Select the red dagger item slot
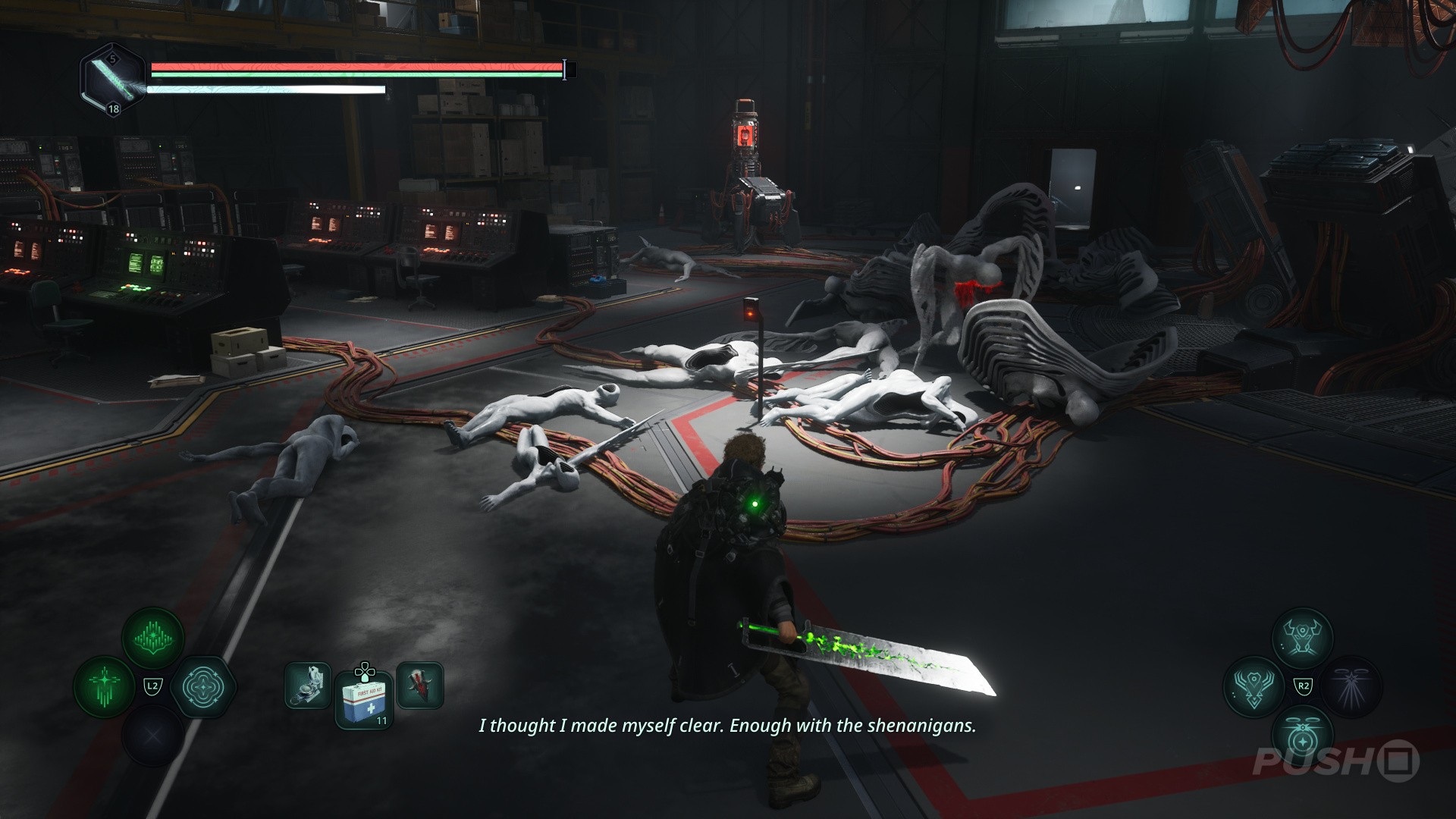 [420, 686]
